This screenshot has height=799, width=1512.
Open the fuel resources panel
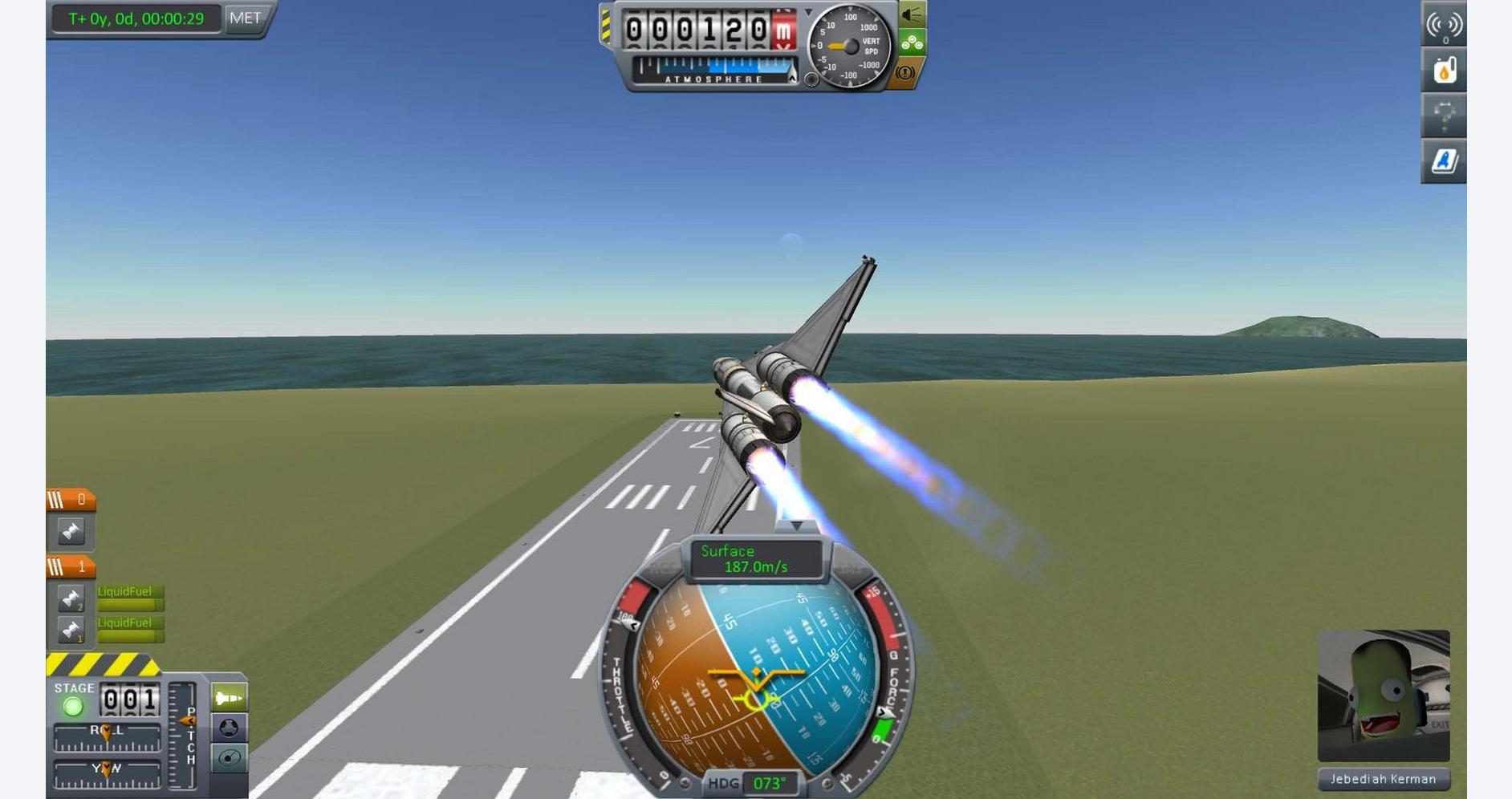click(x=1444, y=71)
